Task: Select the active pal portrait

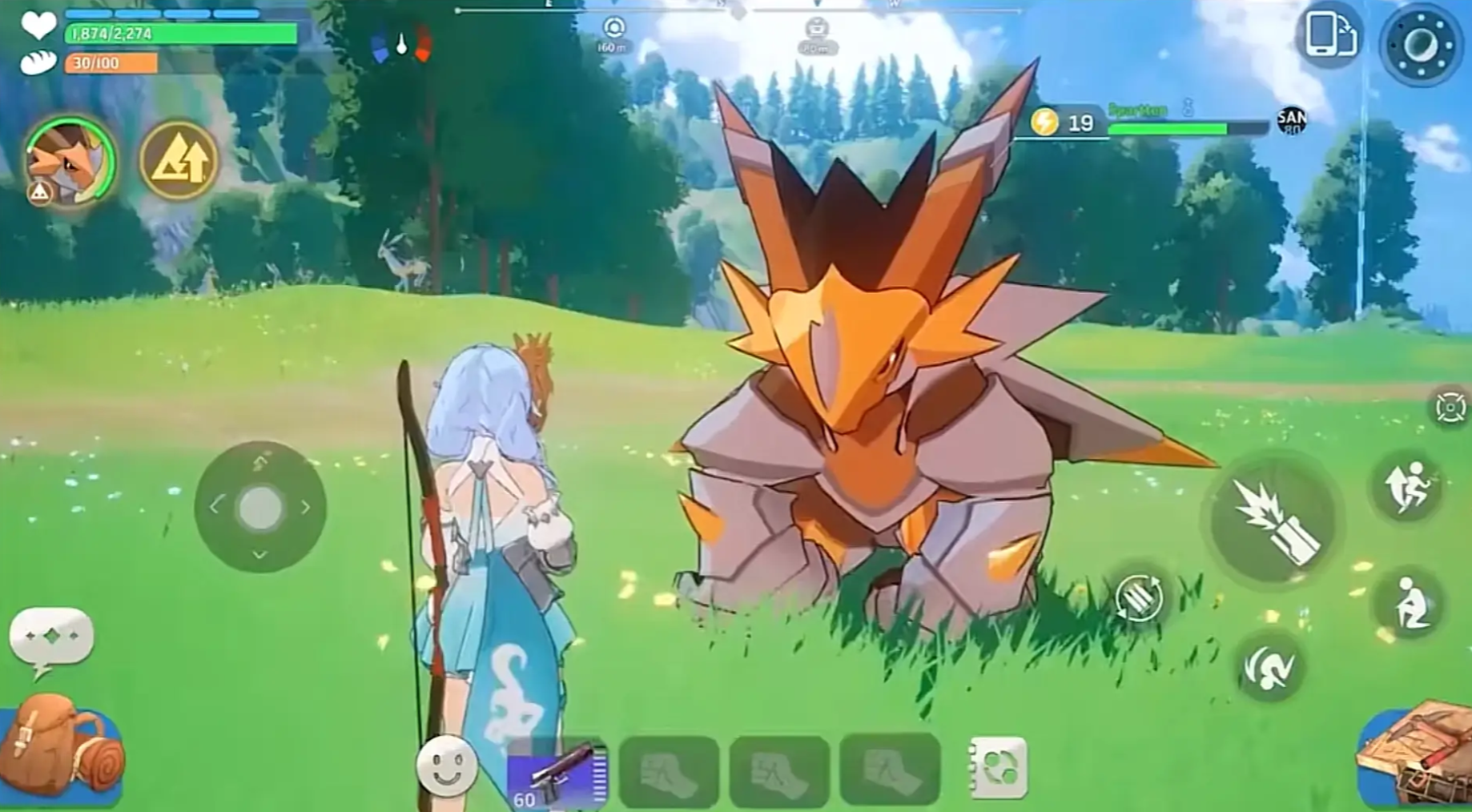Action: pos(70,162)
